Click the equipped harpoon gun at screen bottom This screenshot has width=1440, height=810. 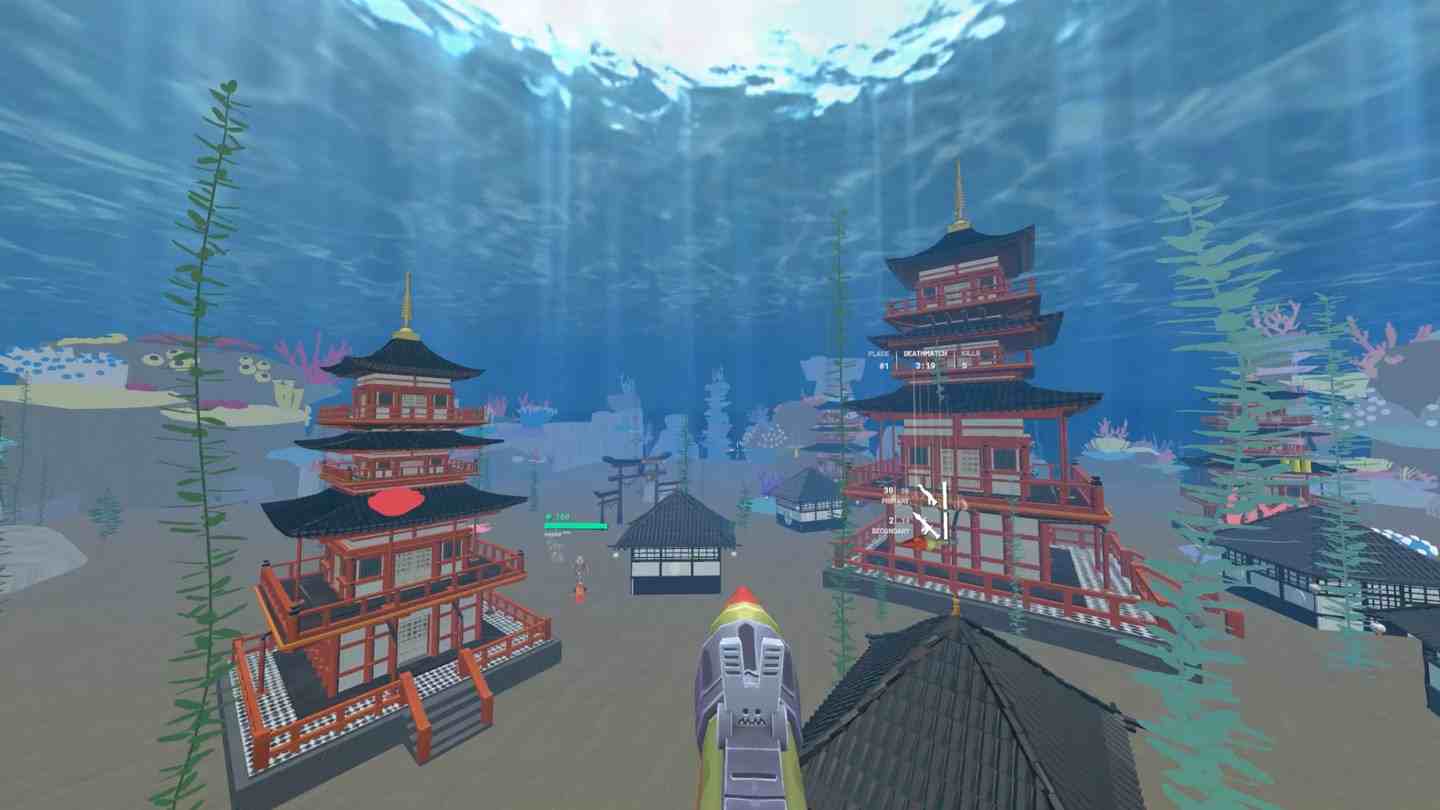[745, 700]
